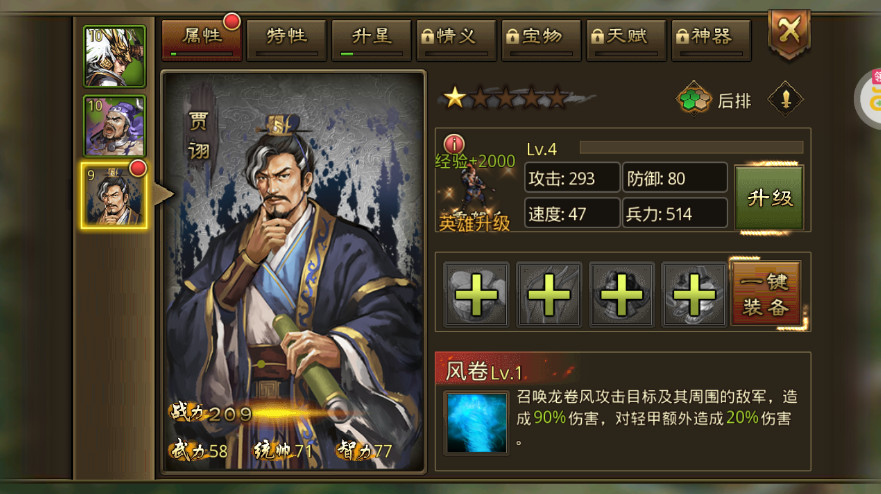The width and height of the screenshot is (881, 494).
Task: Open the locked 情义 tab
Action: coord(455,38)
